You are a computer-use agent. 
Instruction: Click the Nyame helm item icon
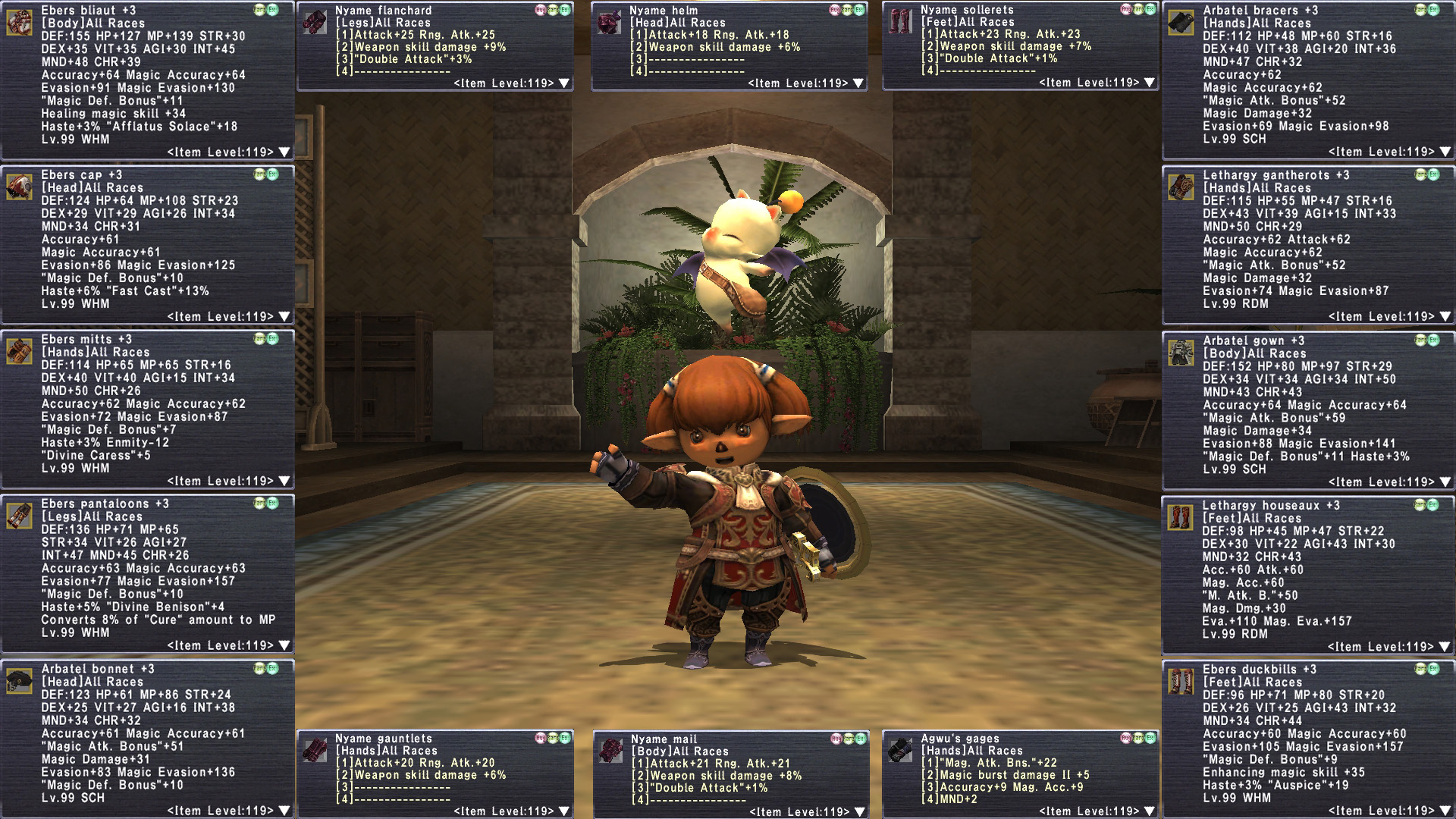tap(609, 21)
